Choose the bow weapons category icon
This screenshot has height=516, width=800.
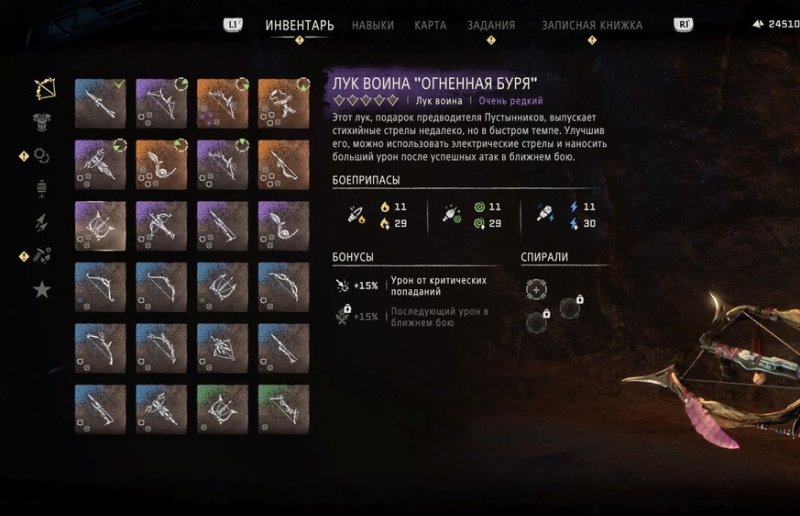coord(43,88)
